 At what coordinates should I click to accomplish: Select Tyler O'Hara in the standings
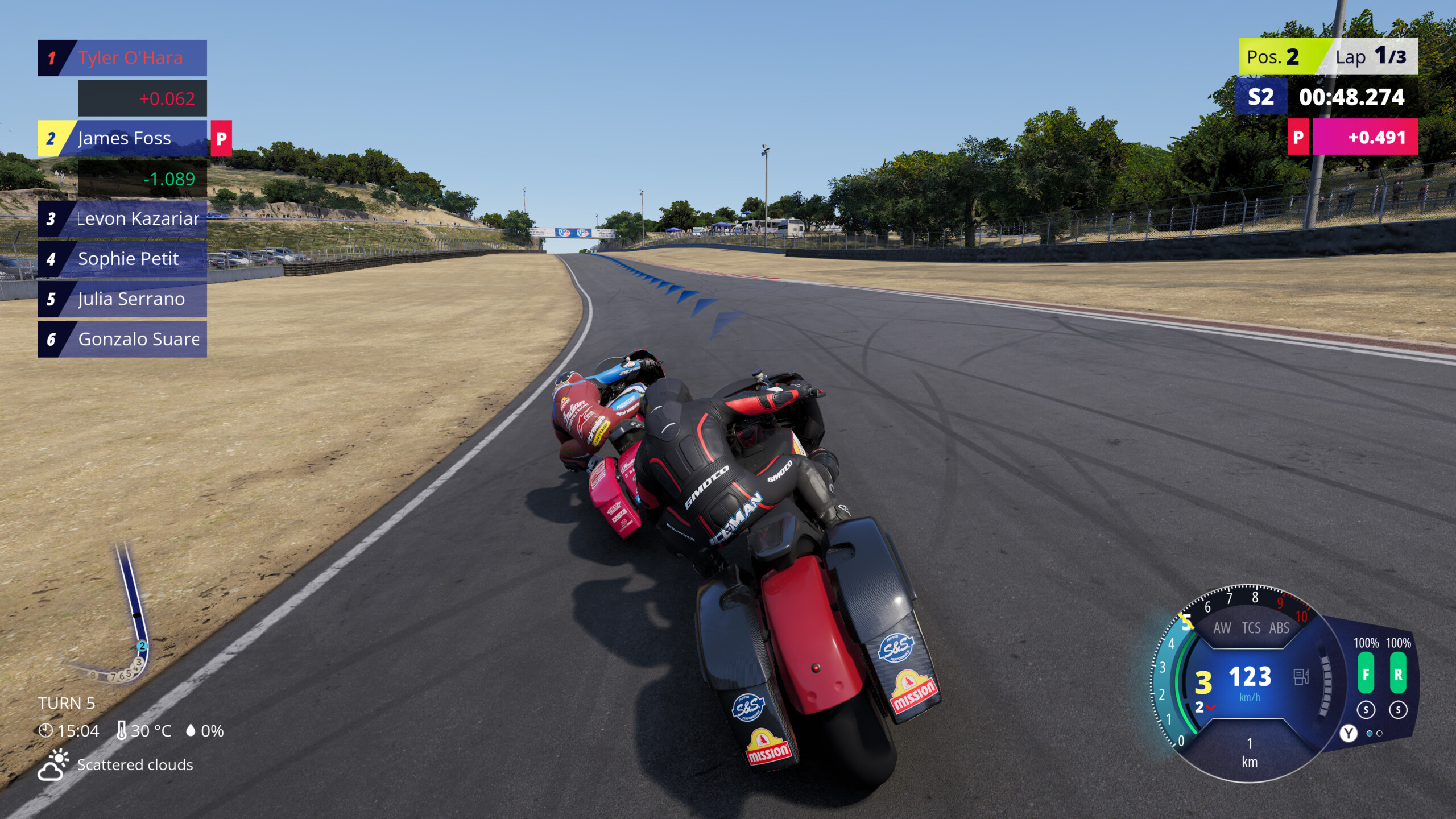tap(122, 58)
